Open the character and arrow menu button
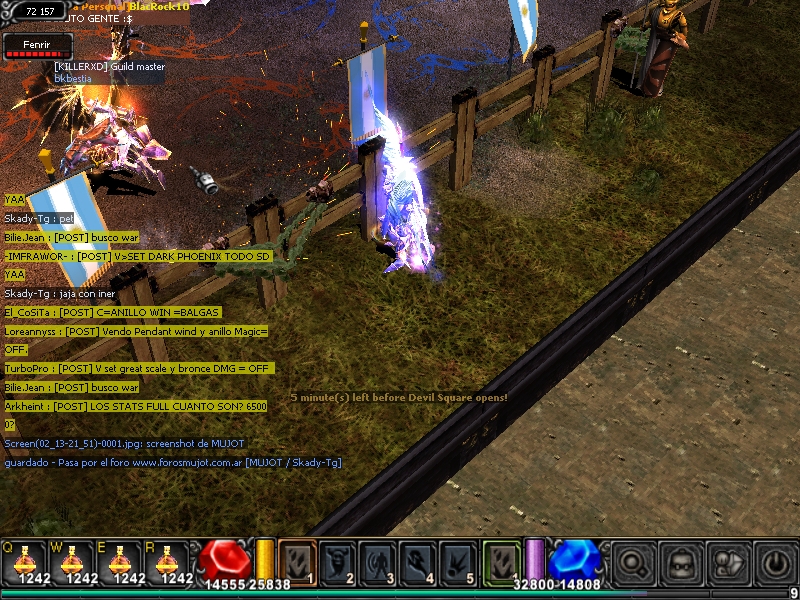 click(730, 562)
